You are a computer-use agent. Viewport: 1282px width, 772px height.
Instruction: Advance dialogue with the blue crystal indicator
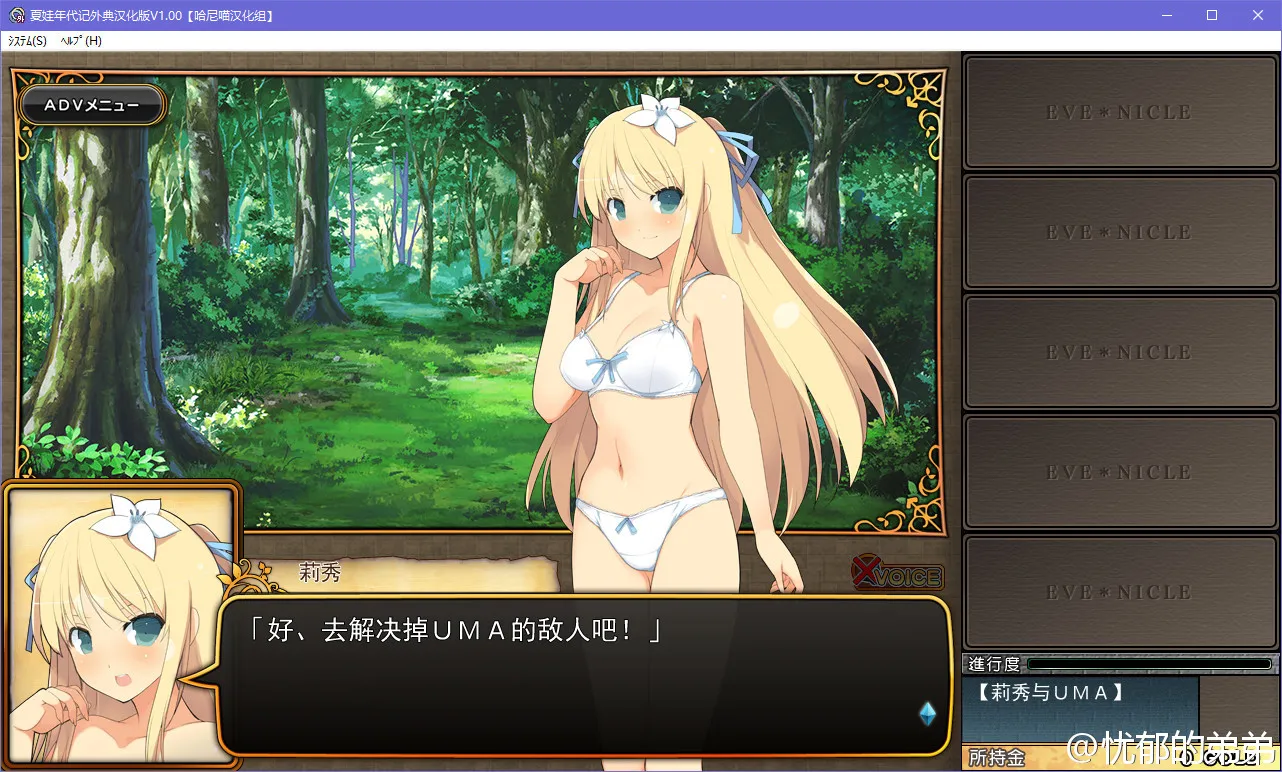tap(927, 713)
